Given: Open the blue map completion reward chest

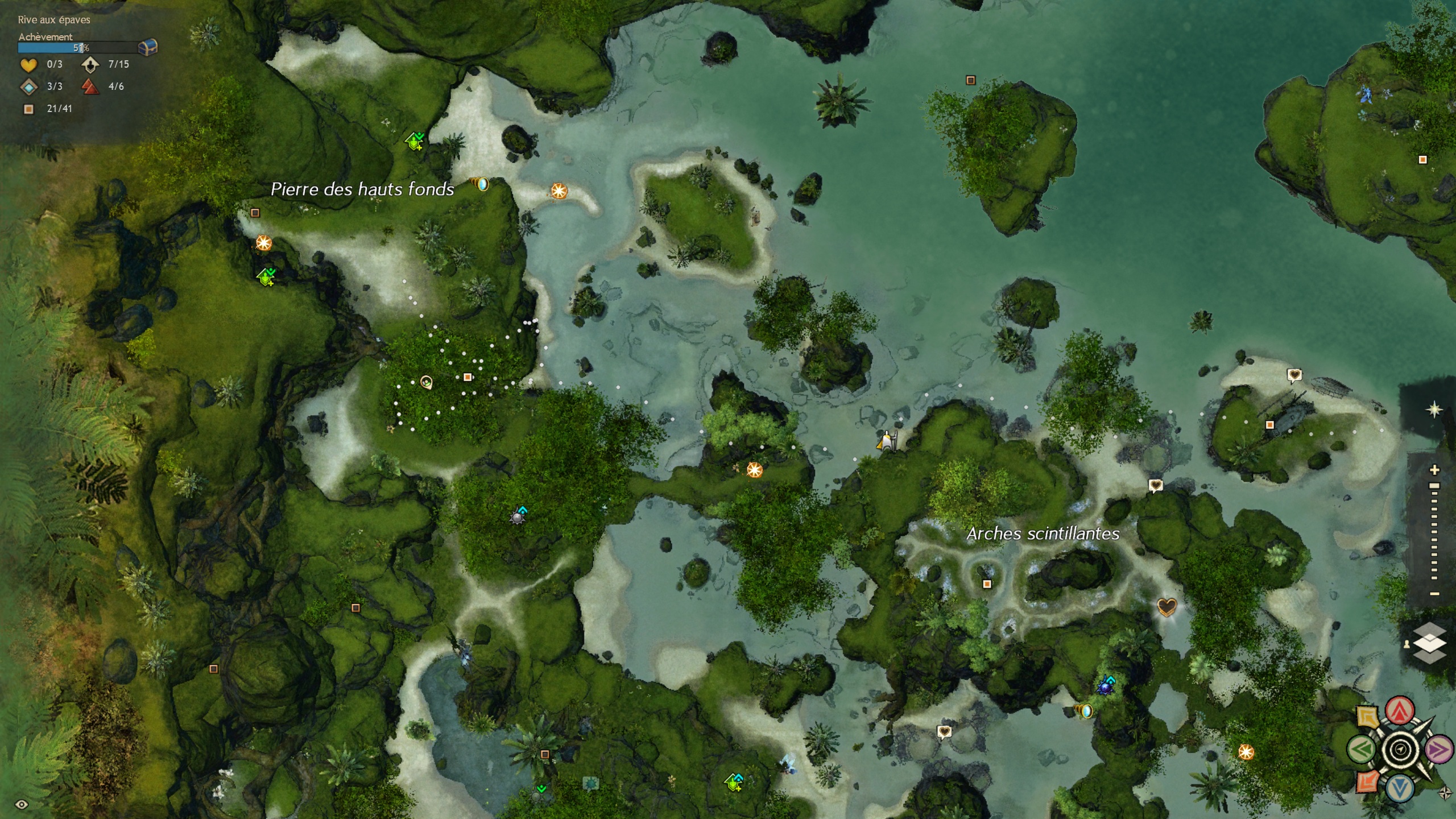Looking at the screenshot, I should pos(148,47).
